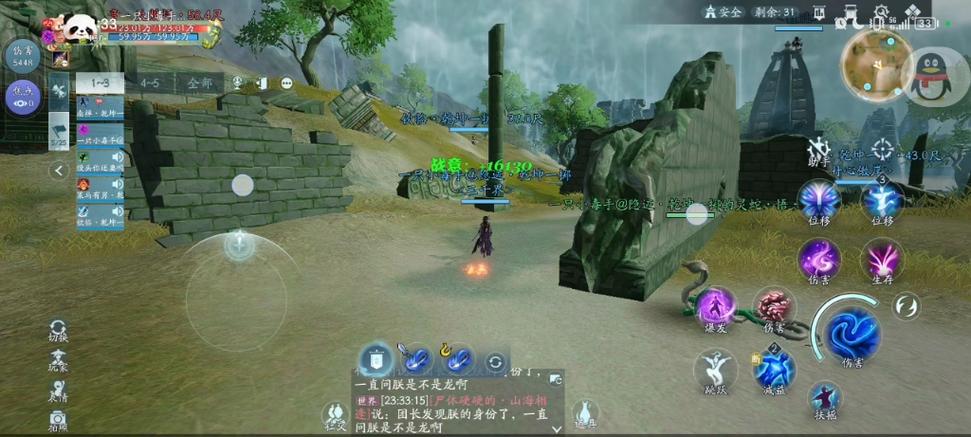Viewport: 971px width, 437px height.
Task: Trigger the 跳跃 jump button
Action: pyautogui.click(x=716, y=369)
